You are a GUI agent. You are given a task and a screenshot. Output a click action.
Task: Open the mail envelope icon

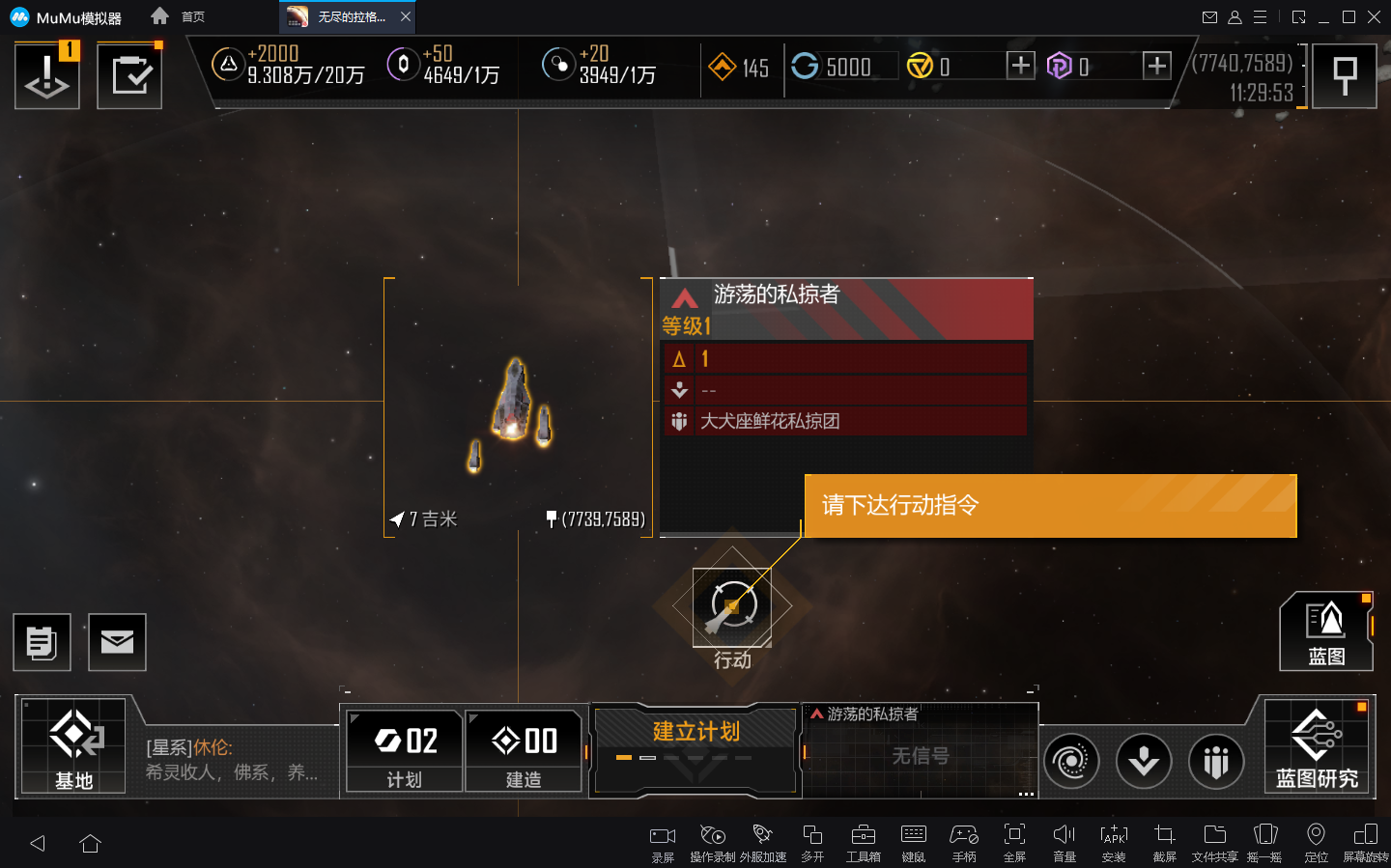click(117, 642)
